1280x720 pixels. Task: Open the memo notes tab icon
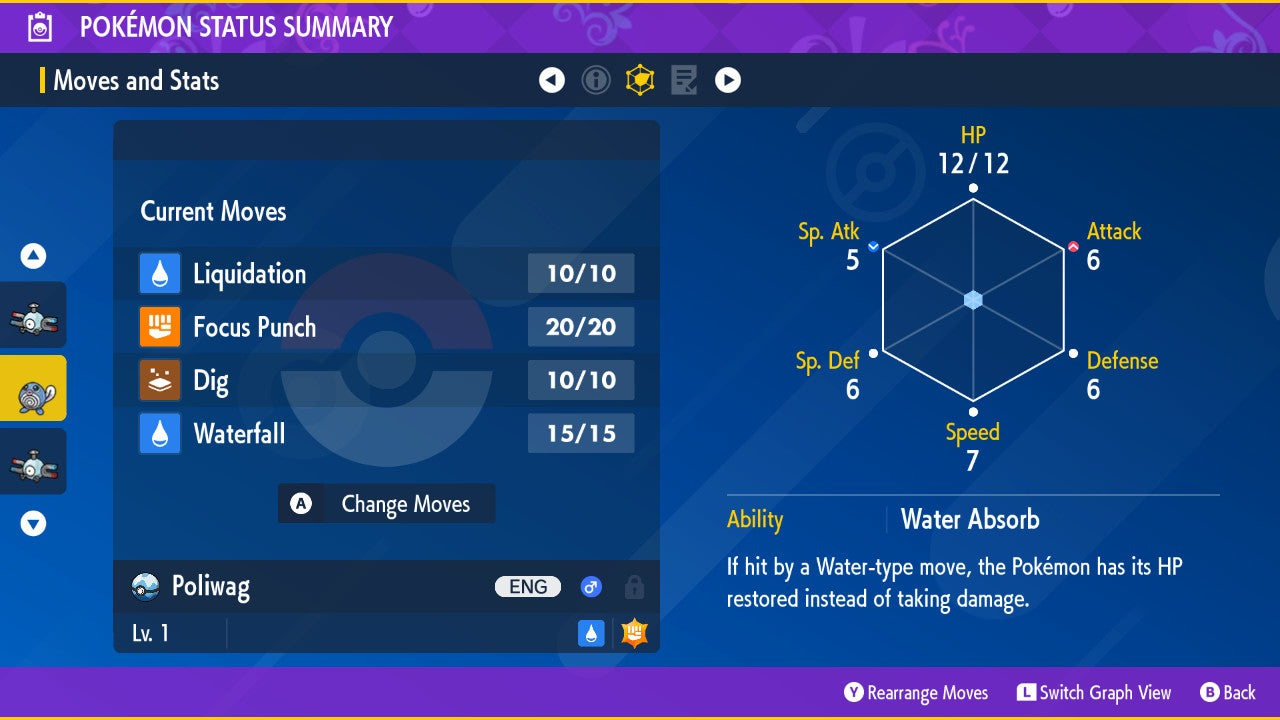684,80
